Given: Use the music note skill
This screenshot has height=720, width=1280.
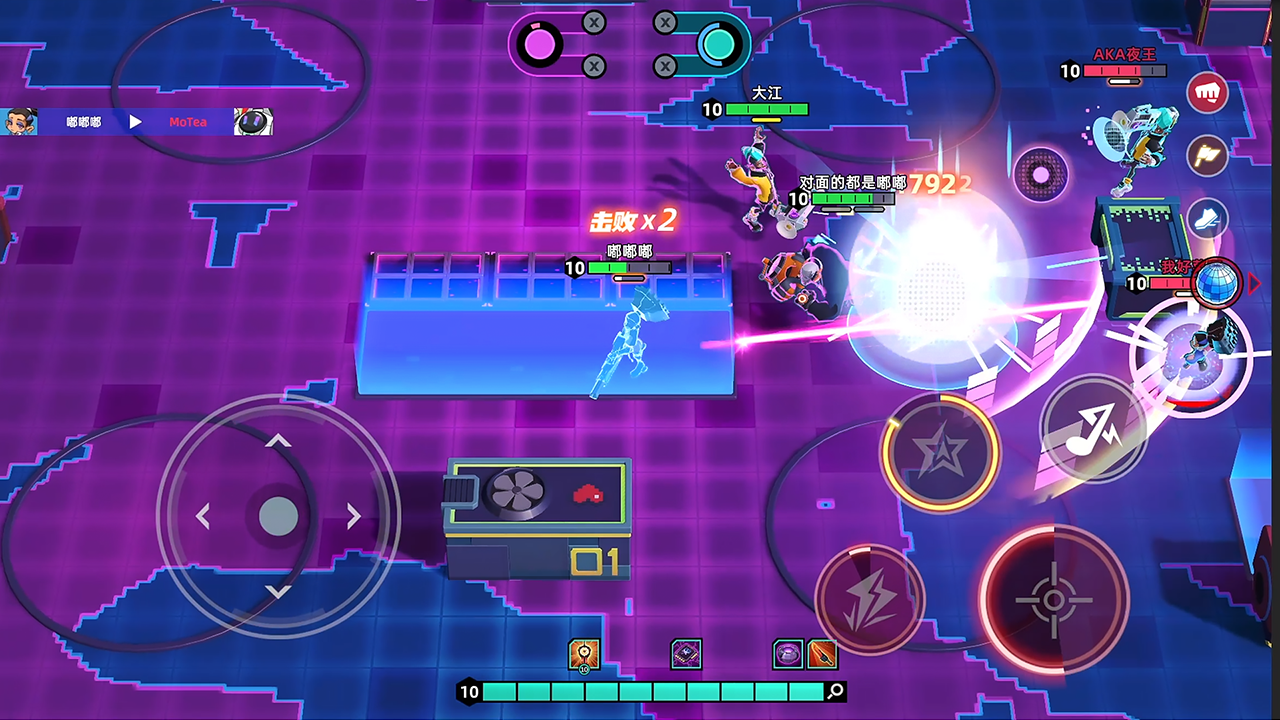Looking at the screenshot, I should click(x=1092, y=428).
